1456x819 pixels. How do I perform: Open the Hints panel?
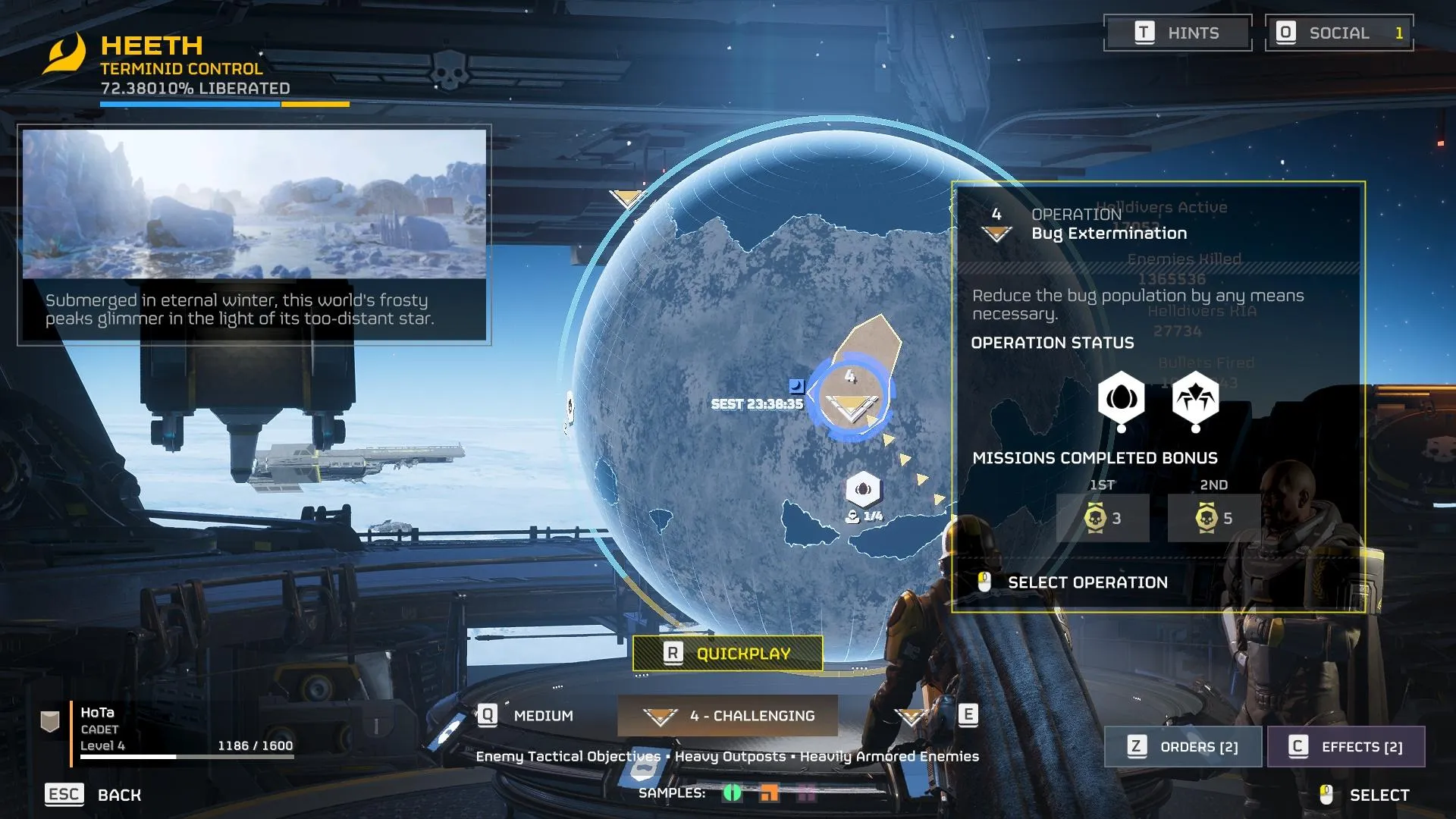[x=1177, y=33]
